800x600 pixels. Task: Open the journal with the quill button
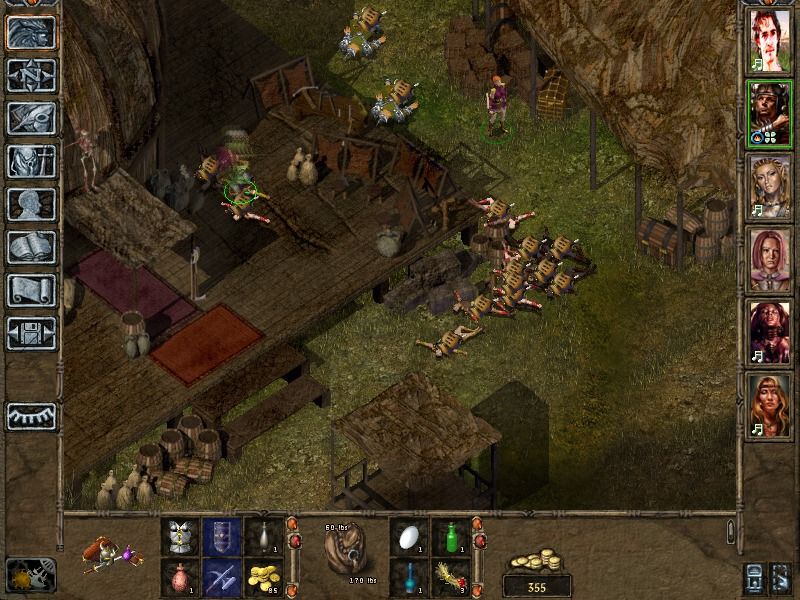[31, 118]
